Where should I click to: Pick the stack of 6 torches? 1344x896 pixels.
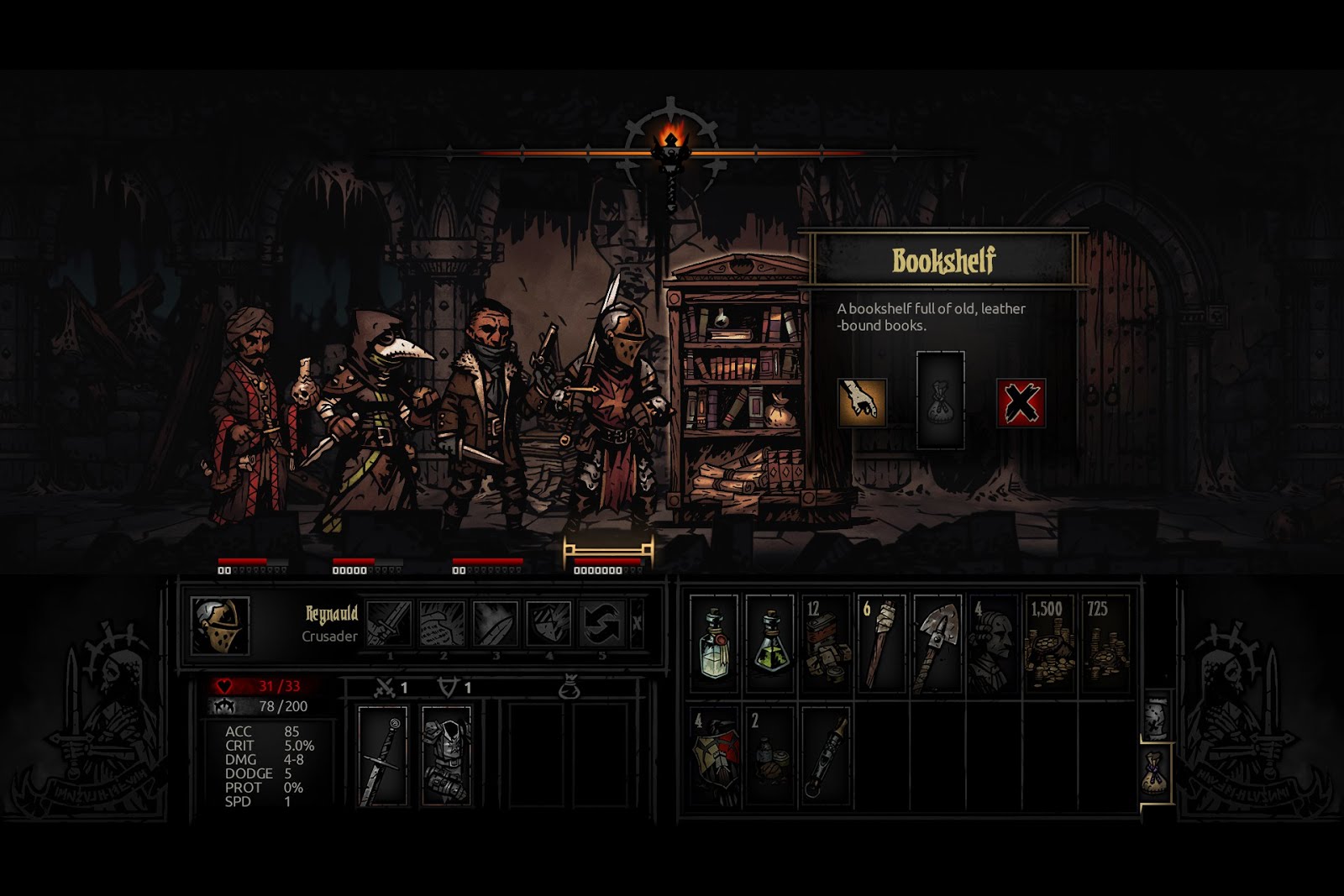click(x=881, y=644)
